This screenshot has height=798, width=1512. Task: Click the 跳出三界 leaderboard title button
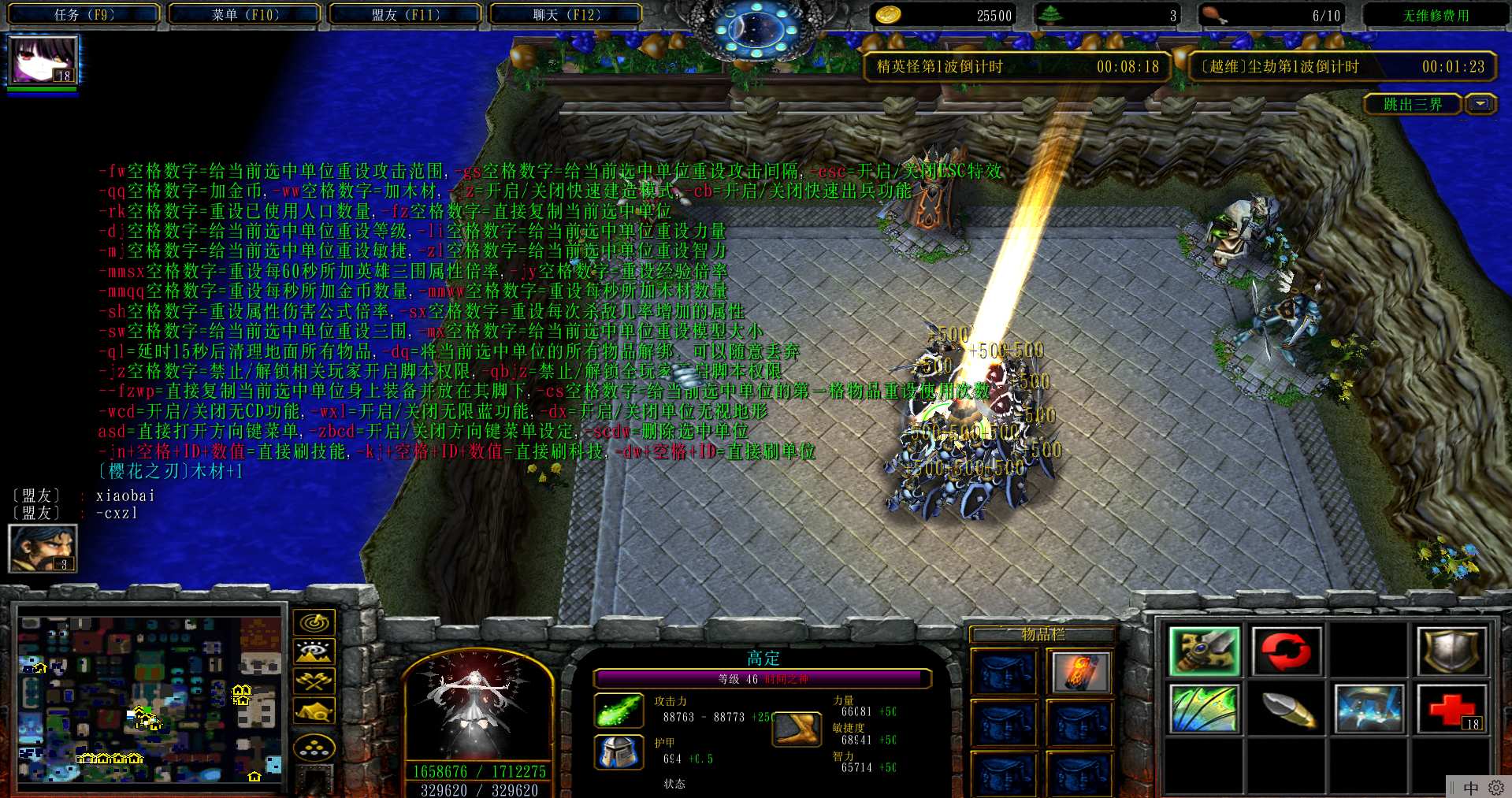(1413, 104)
